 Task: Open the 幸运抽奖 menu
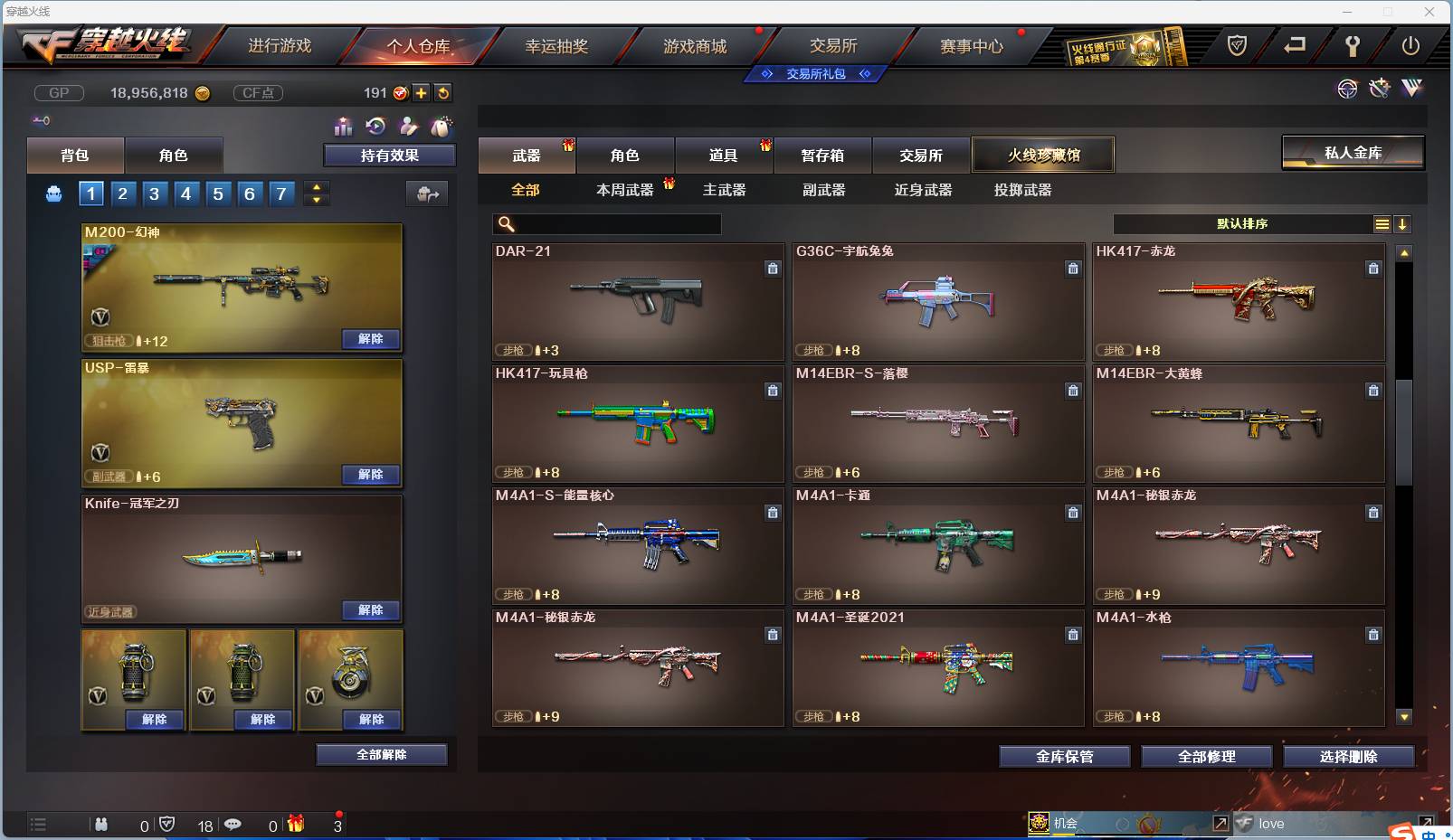pyautogui.click(x=560, y=44)
